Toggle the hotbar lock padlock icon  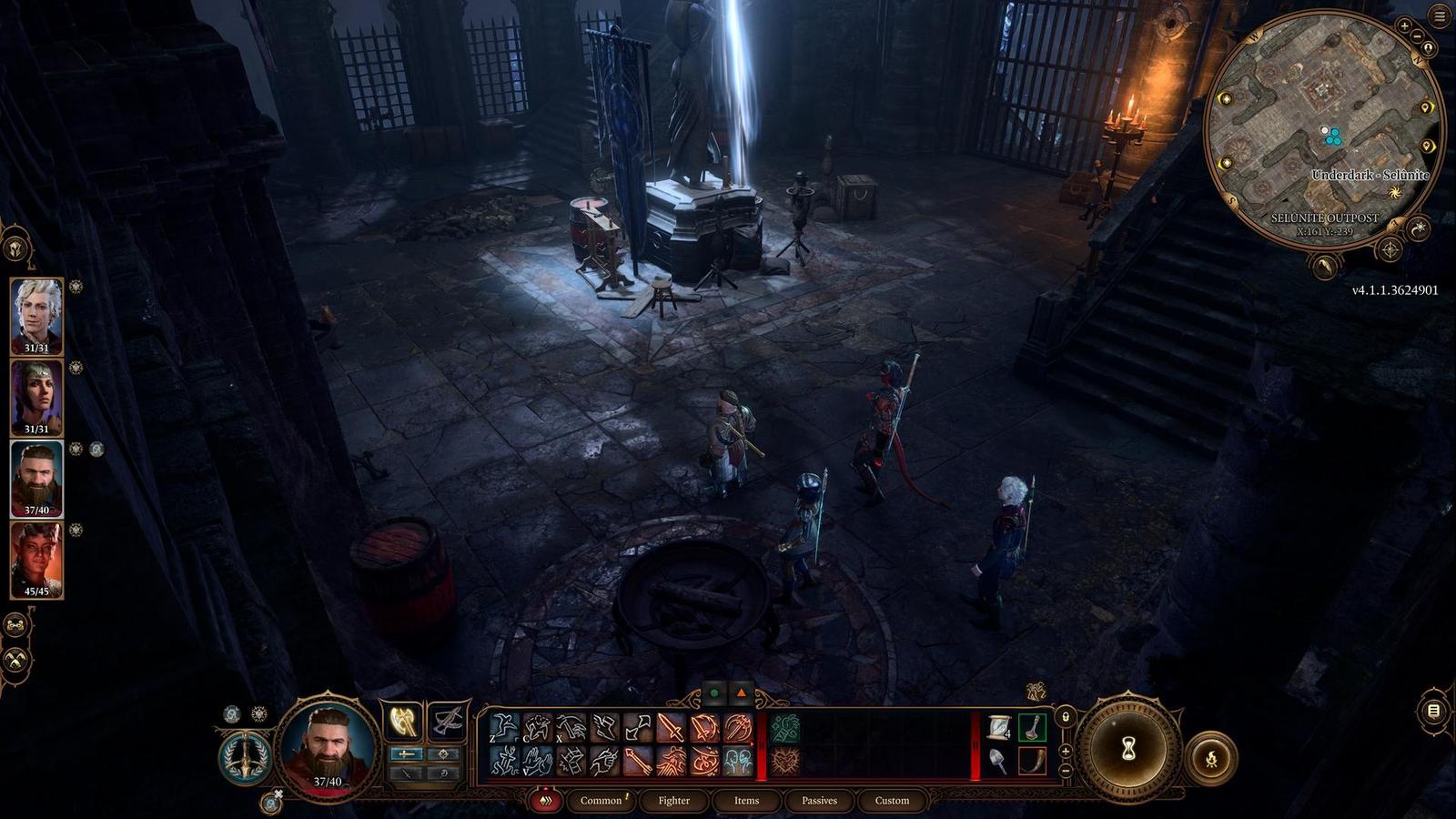click(1066, 717)
